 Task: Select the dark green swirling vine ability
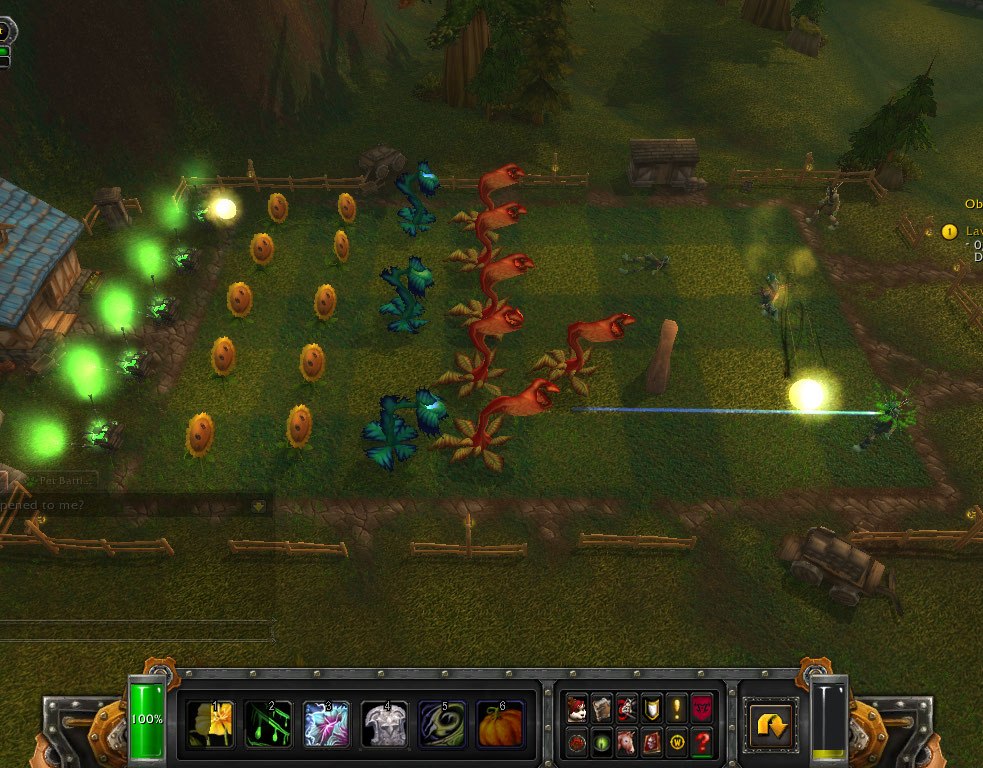[x=442, y=724]
